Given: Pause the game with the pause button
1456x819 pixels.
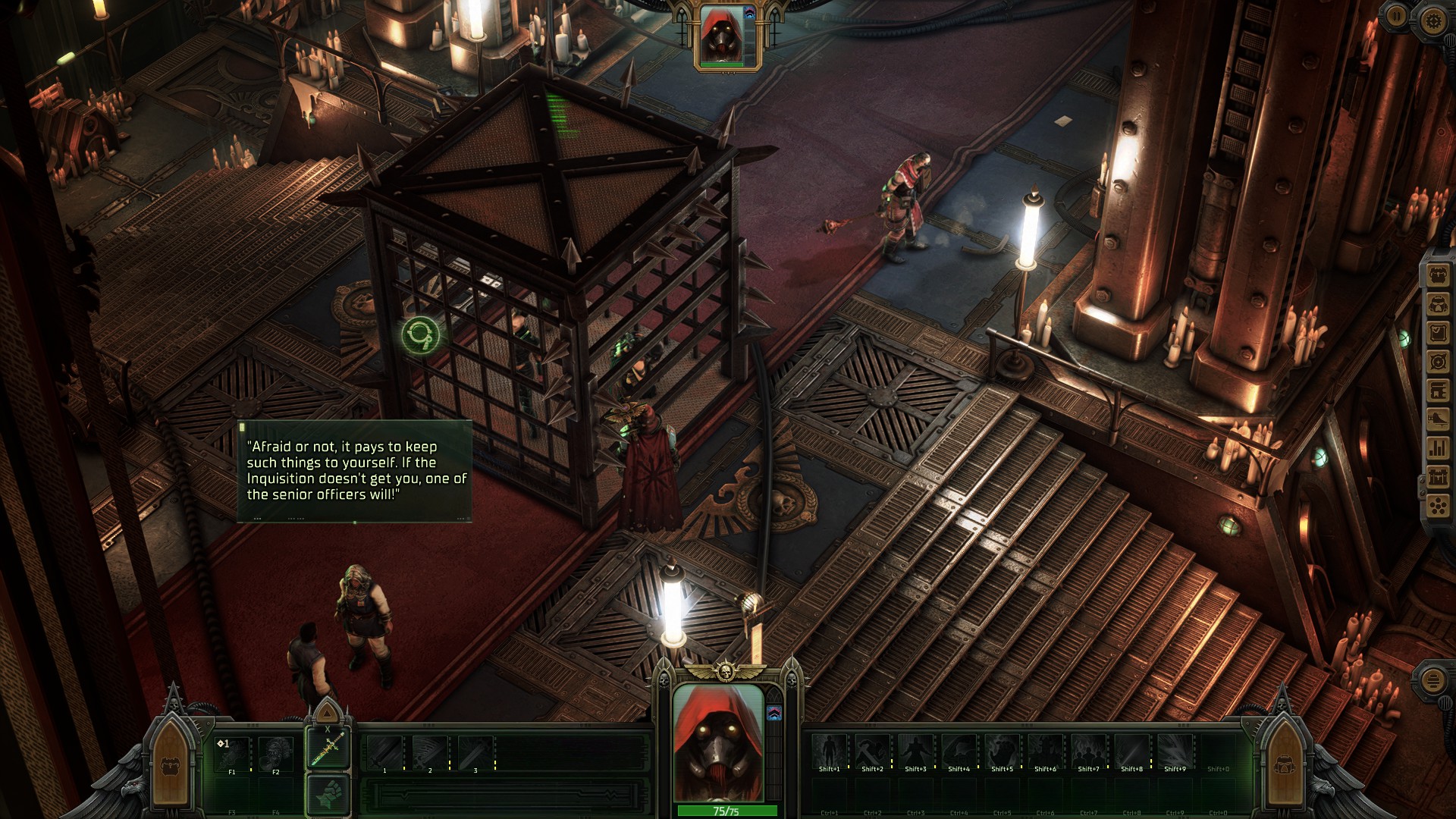Looking at the screenshot, I should point(1396,16).
